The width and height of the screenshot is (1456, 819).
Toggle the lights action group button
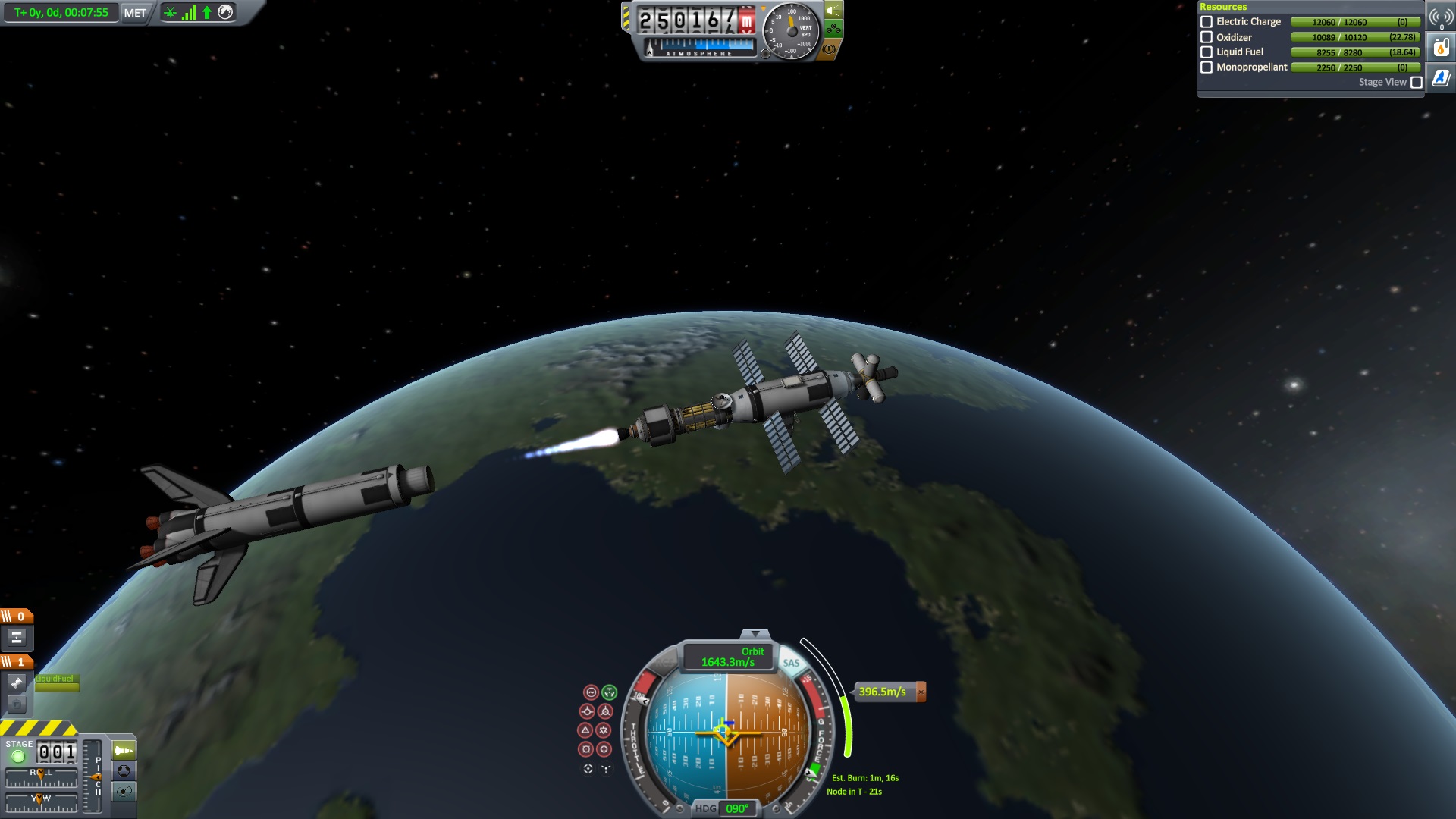click(833, 11)
